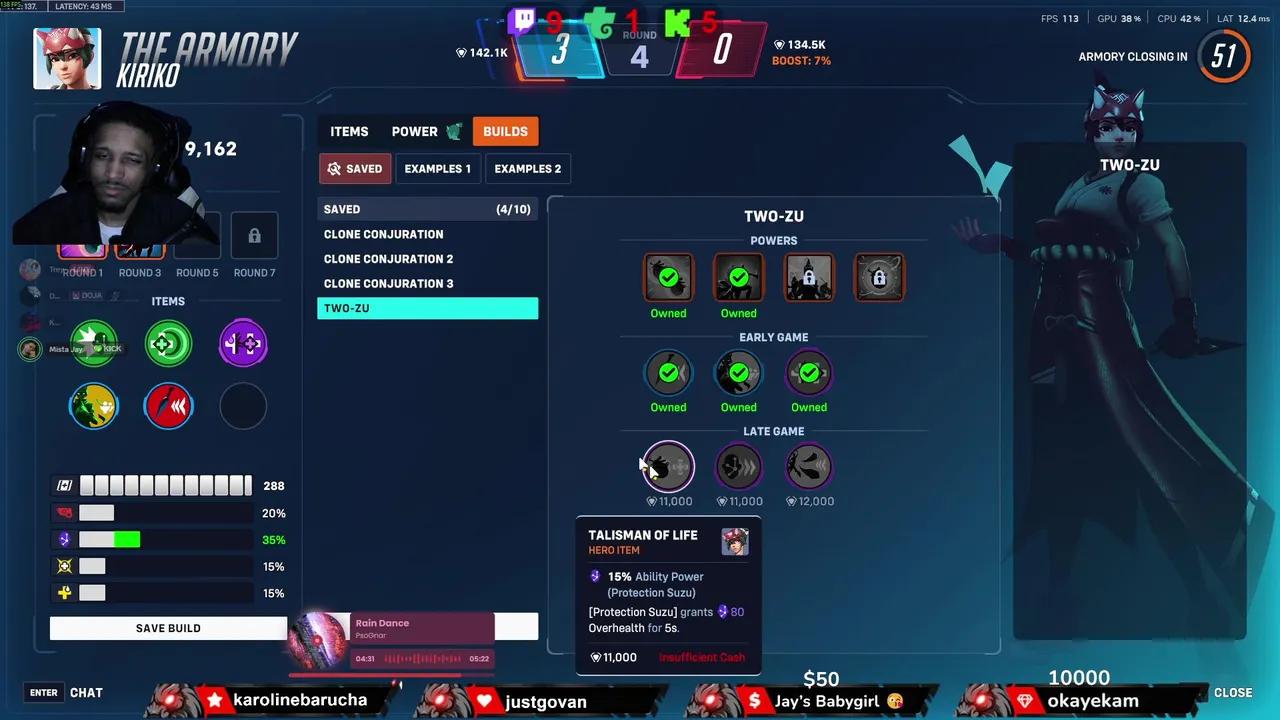Select the purple item icon in Items section
The width and height of the screenshot is (1280, 720).
(242, 343)
